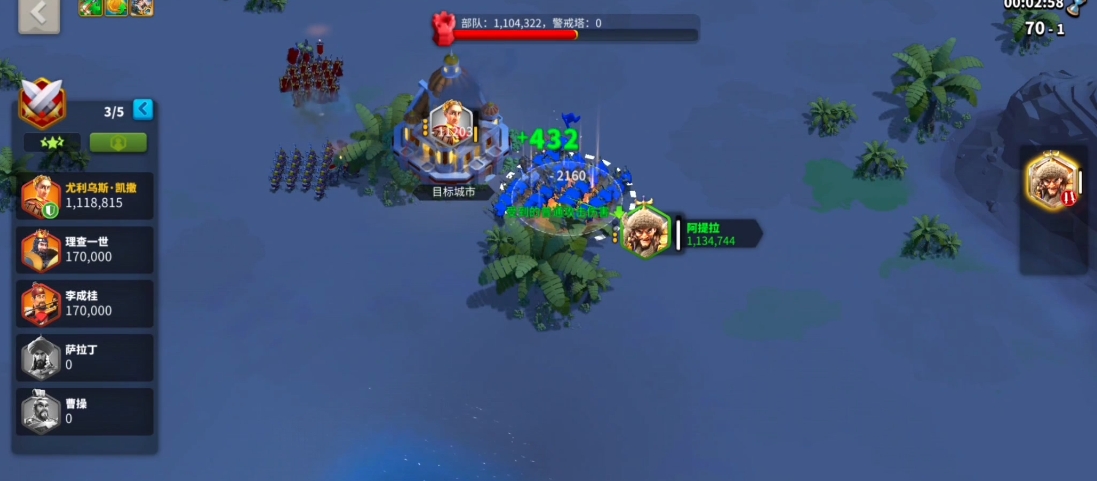Open the third buff icon at top
This screenshot has width=1097, height=481.
pyautogui.click(x=142, y=7)
